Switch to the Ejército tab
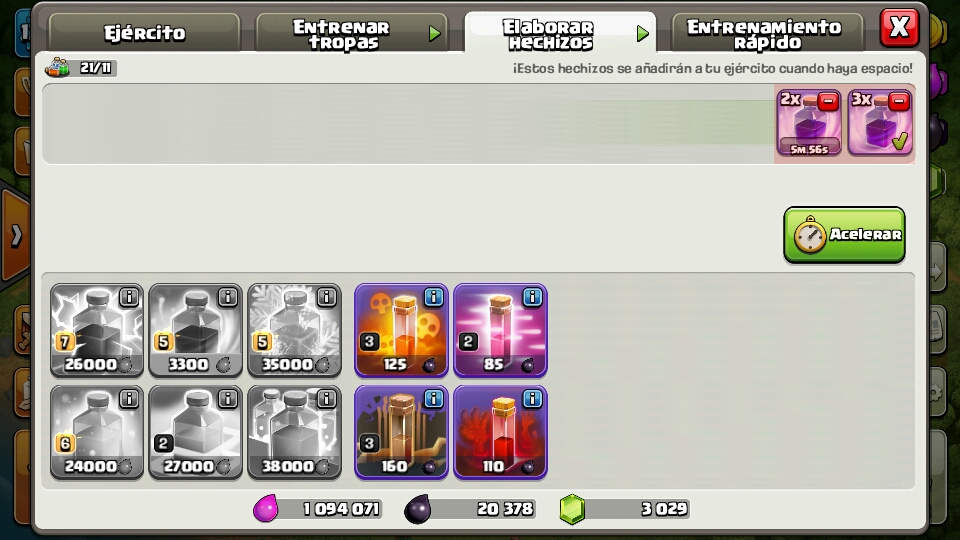The image size is (960, 540). pos(145,32)
